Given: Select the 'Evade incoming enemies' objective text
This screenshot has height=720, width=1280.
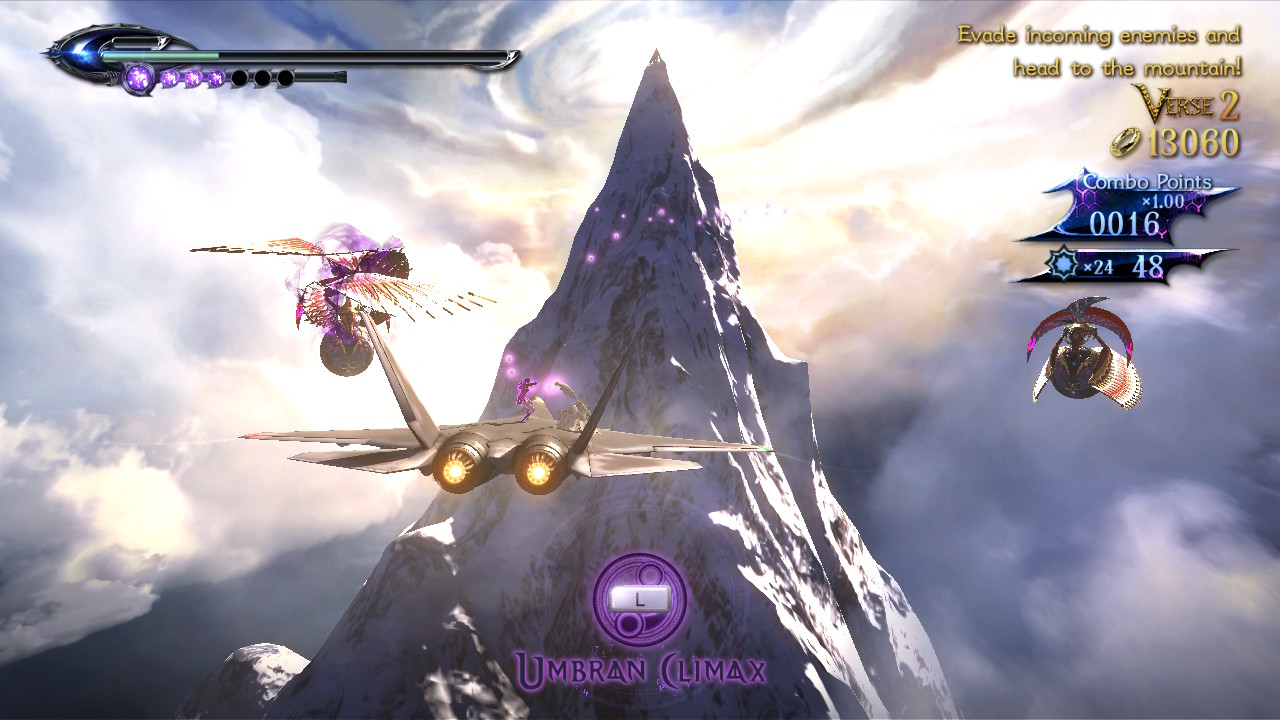Looking at the screenshot, I should [1099, 51].
